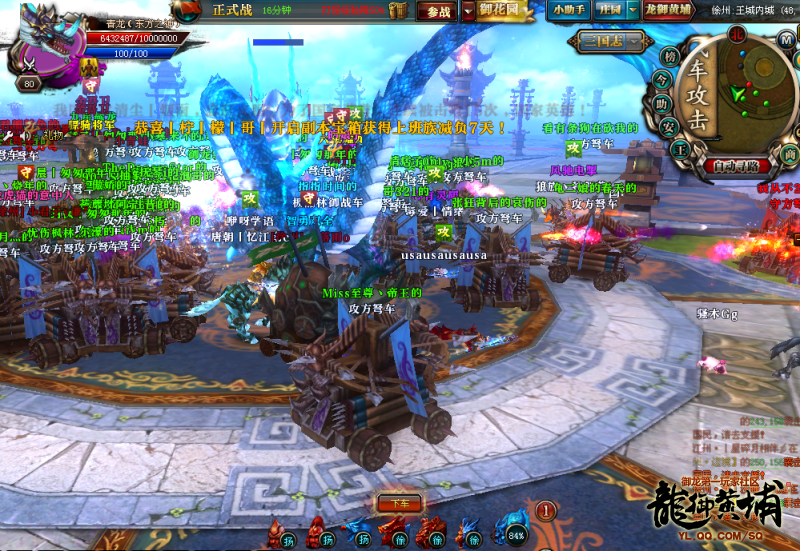The width and height of the screenshot is (800, 551).
Task: Click the red number 1 round badge
Action: [545, 511]
